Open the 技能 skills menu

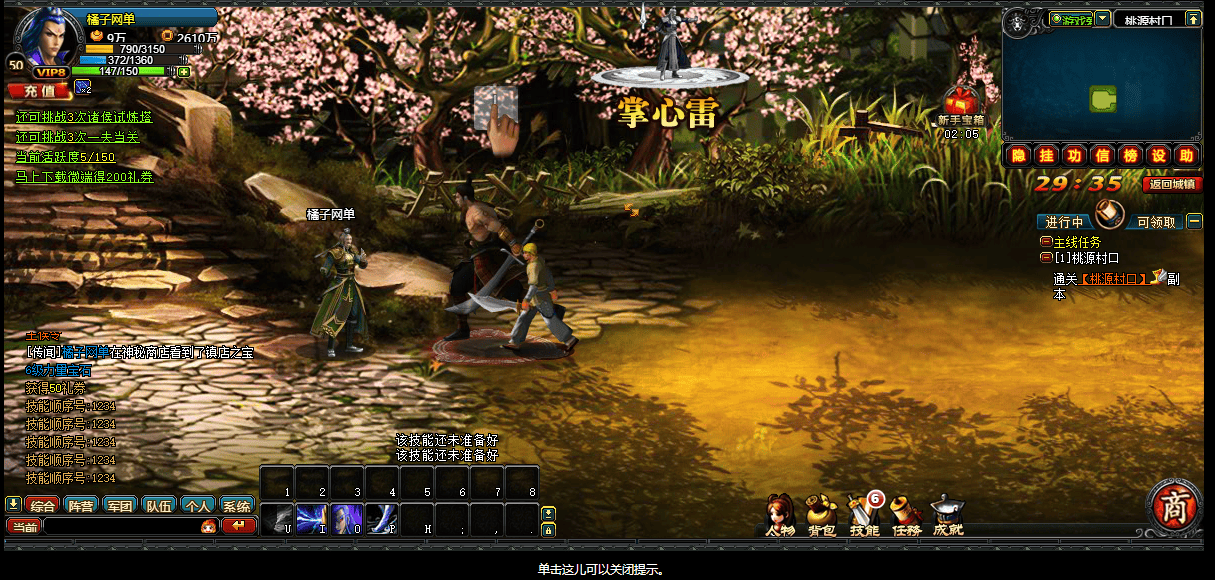(863, 513)
